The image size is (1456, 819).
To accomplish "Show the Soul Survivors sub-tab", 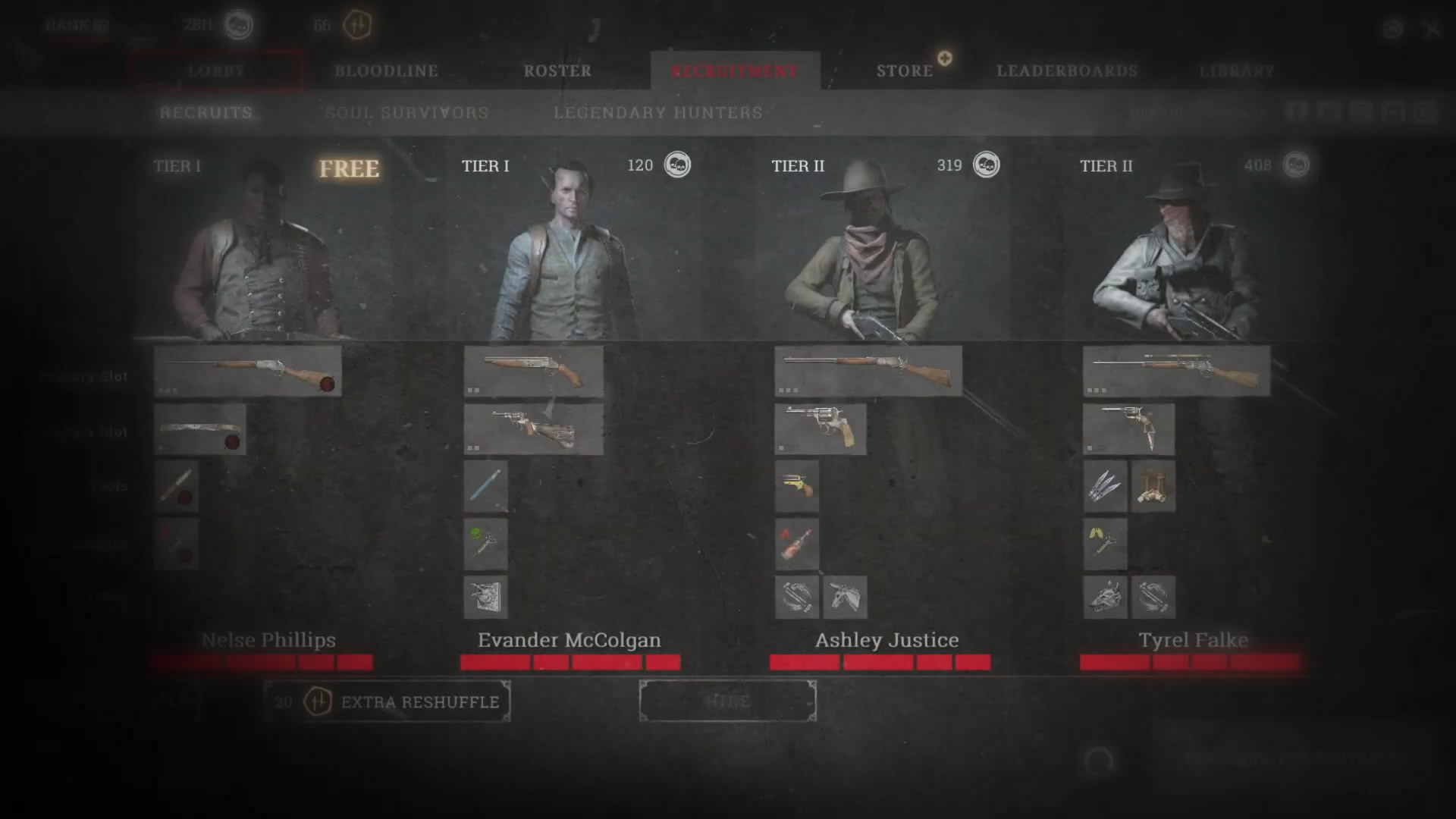I will coord(406,113).
